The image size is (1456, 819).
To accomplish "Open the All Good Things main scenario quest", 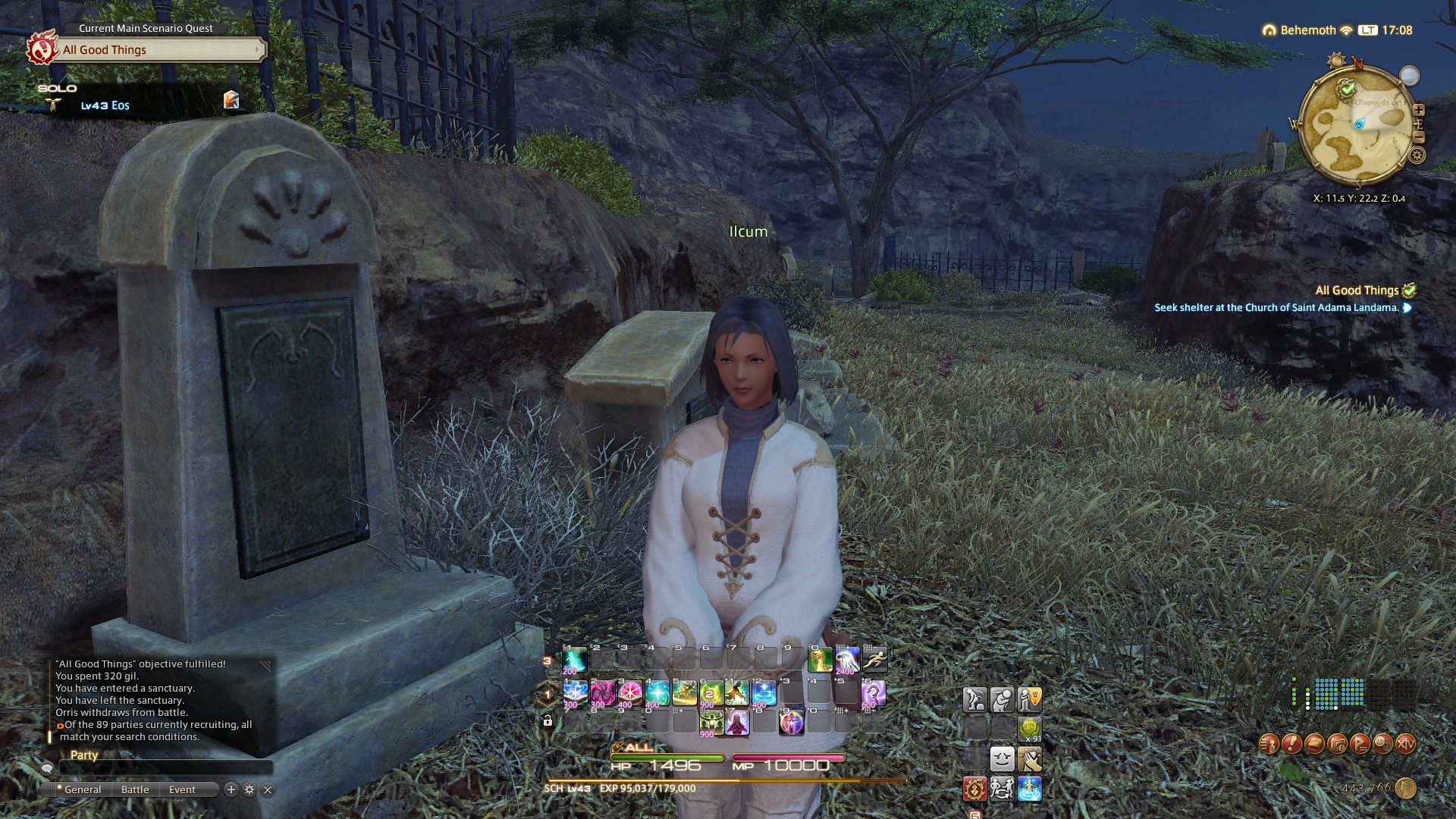I will 161,50.
